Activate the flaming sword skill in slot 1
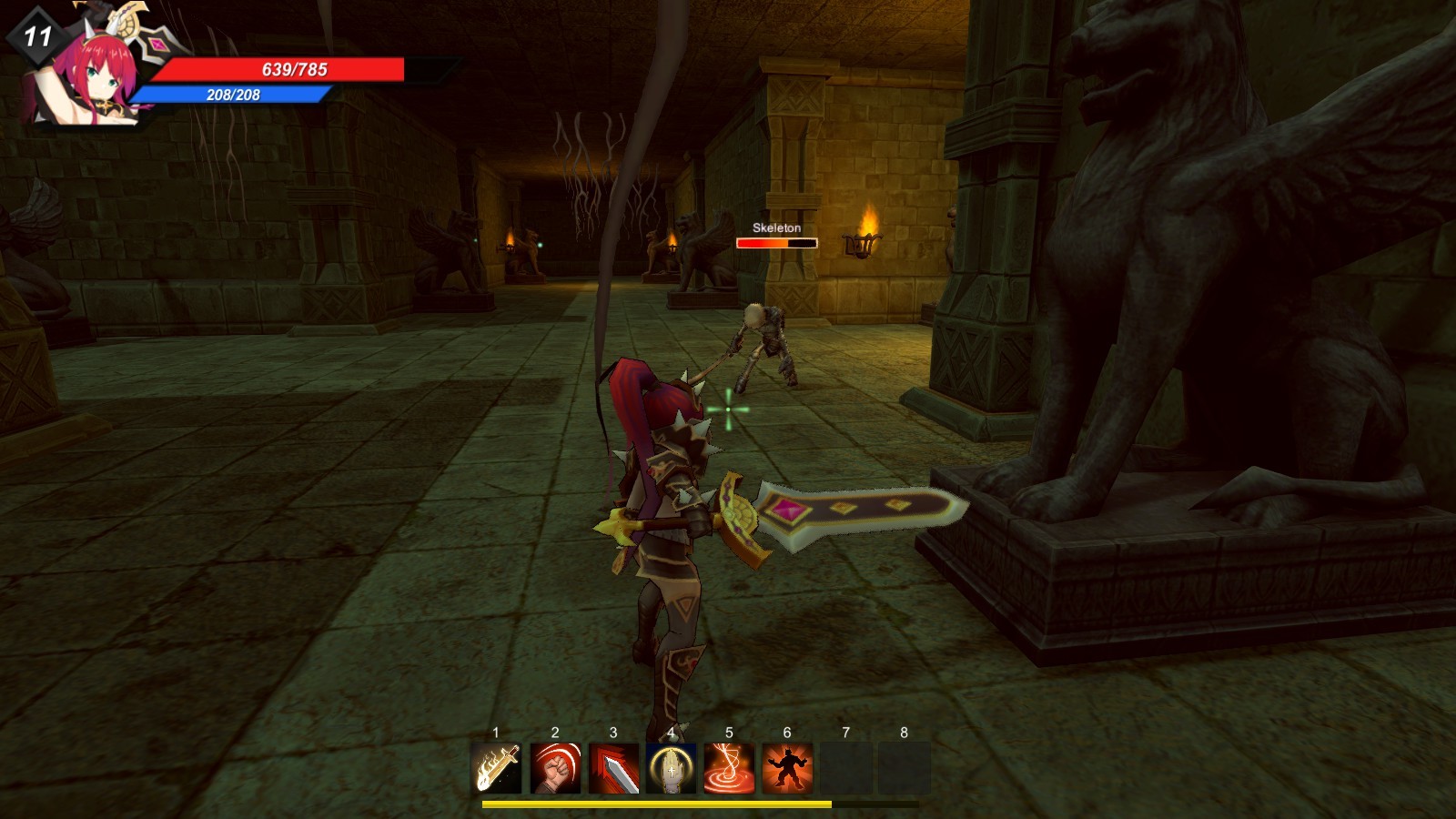This screenshot has width=1456, height=819. click(x=496, y=767)
